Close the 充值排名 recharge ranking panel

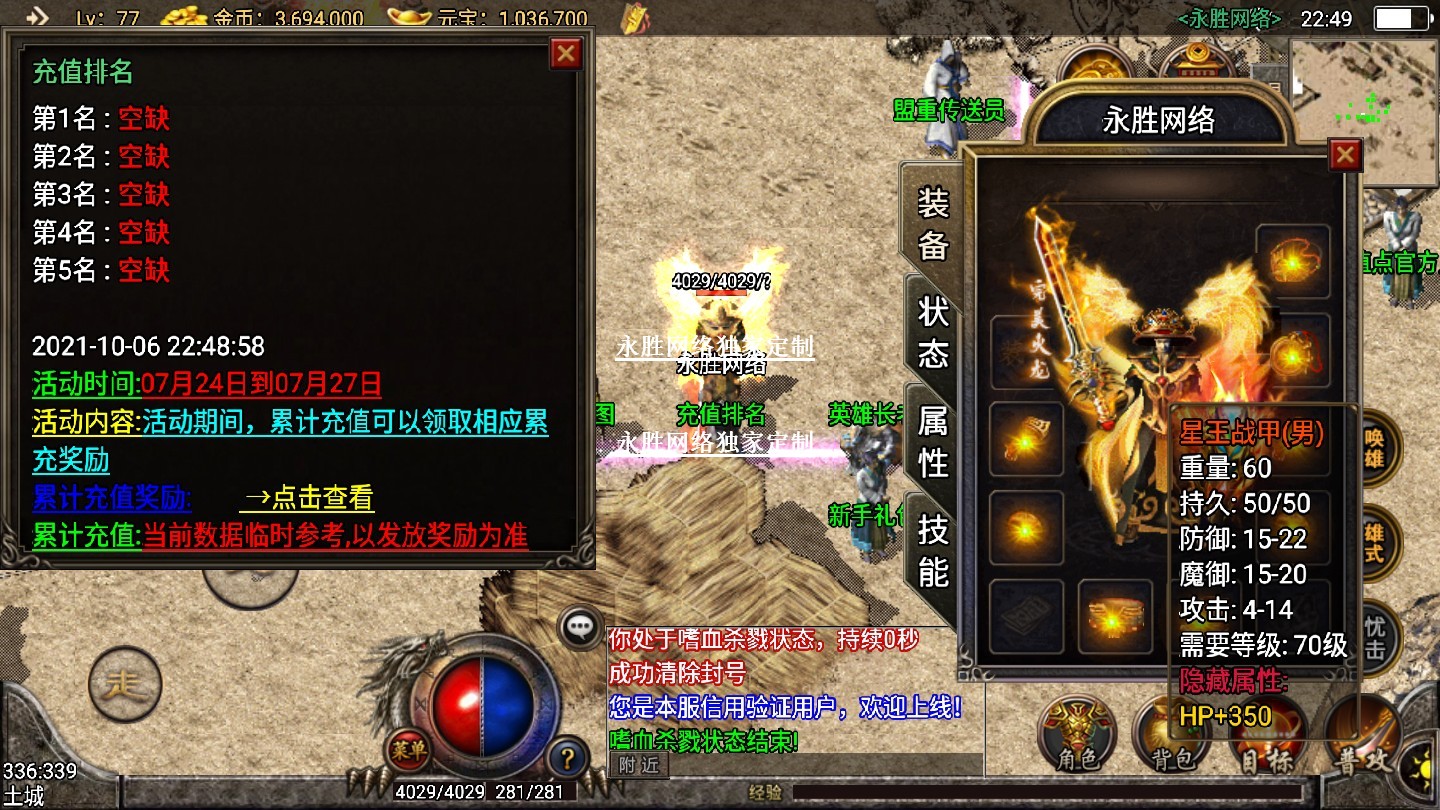pyautogui.click(x=566, y=53)
